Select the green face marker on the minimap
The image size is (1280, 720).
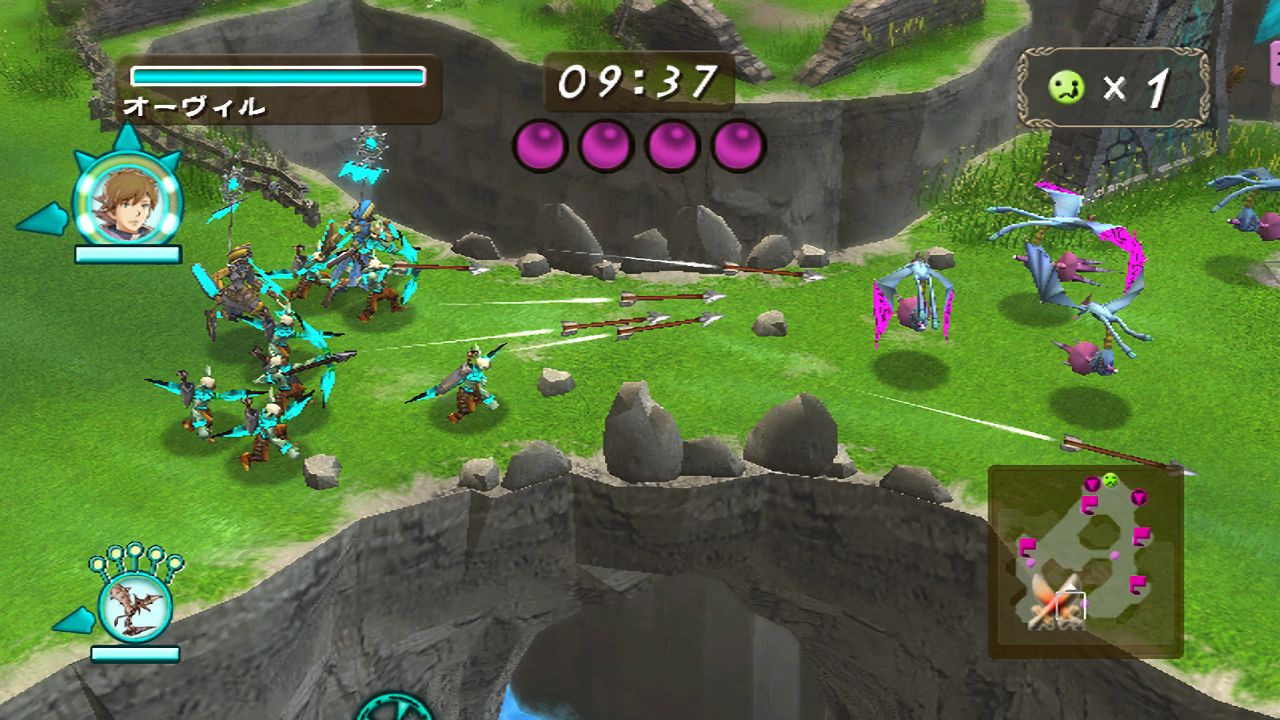pyautogui.click(x=1109, y=478)
